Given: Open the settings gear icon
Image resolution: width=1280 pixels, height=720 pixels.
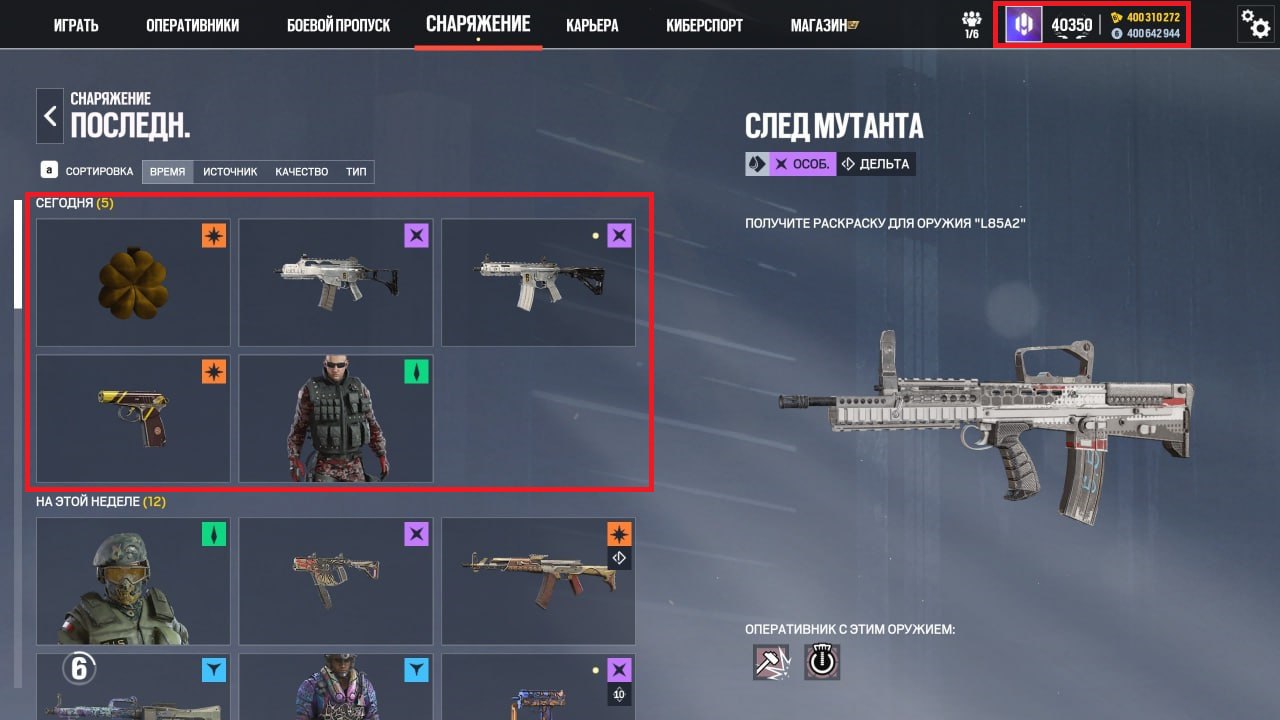Looking at the screenshot, I should (1256, 24).
